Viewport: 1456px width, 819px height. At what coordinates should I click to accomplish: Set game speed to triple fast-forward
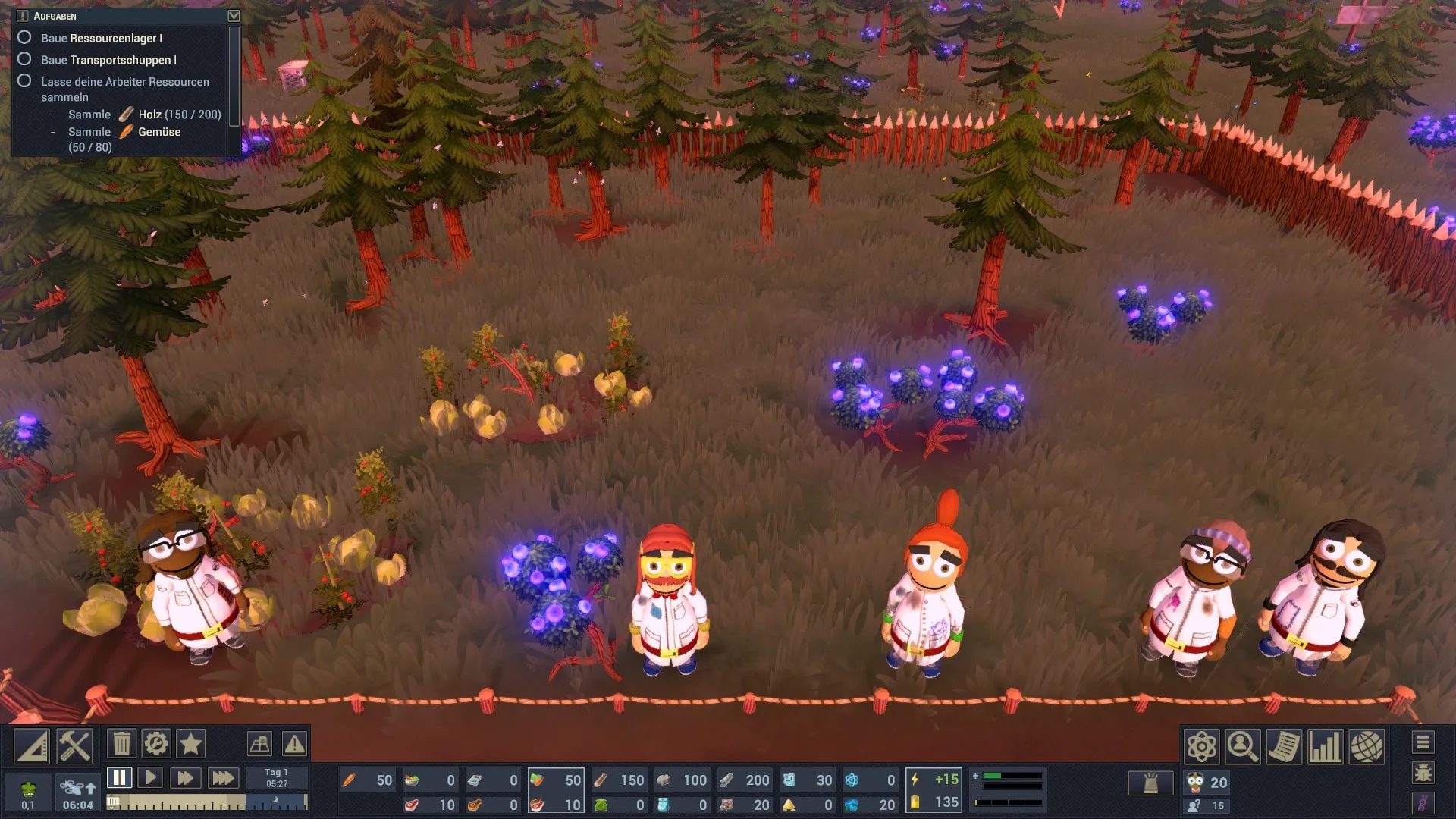pyautogui.click(x=222, y=778)
